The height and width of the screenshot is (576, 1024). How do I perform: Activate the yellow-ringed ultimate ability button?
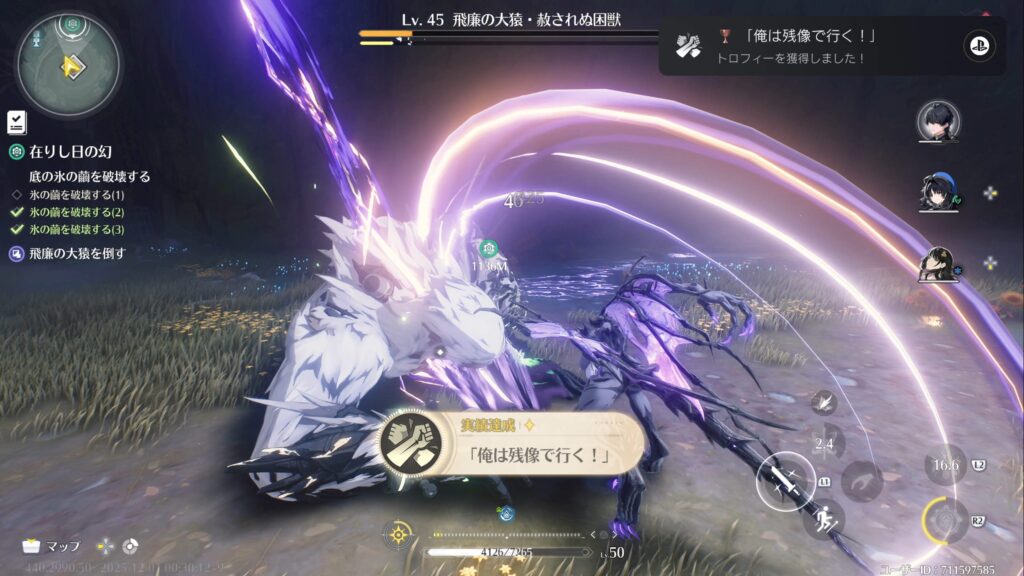(944, 520)
